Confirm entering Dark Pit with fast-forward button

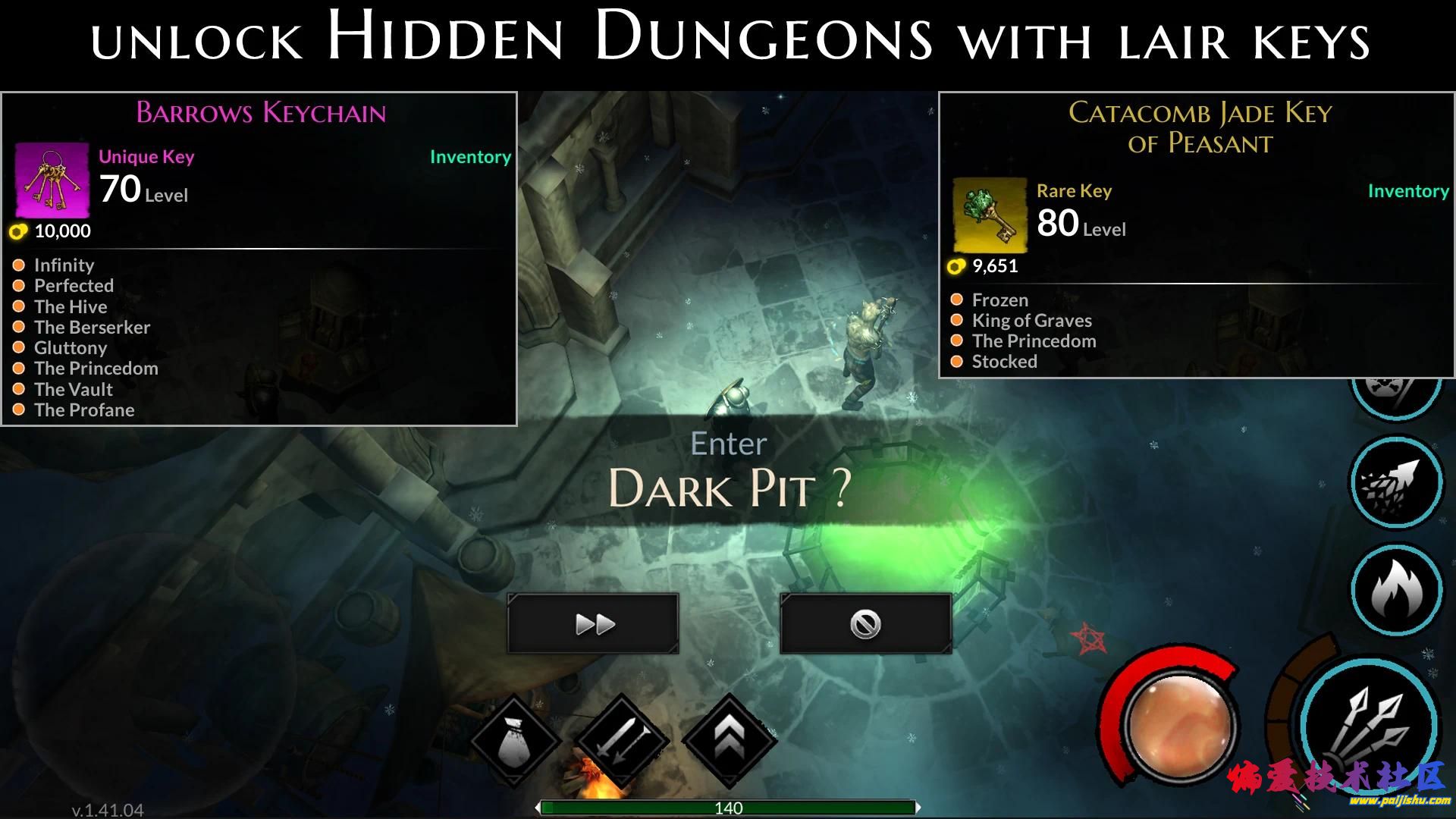593,624
